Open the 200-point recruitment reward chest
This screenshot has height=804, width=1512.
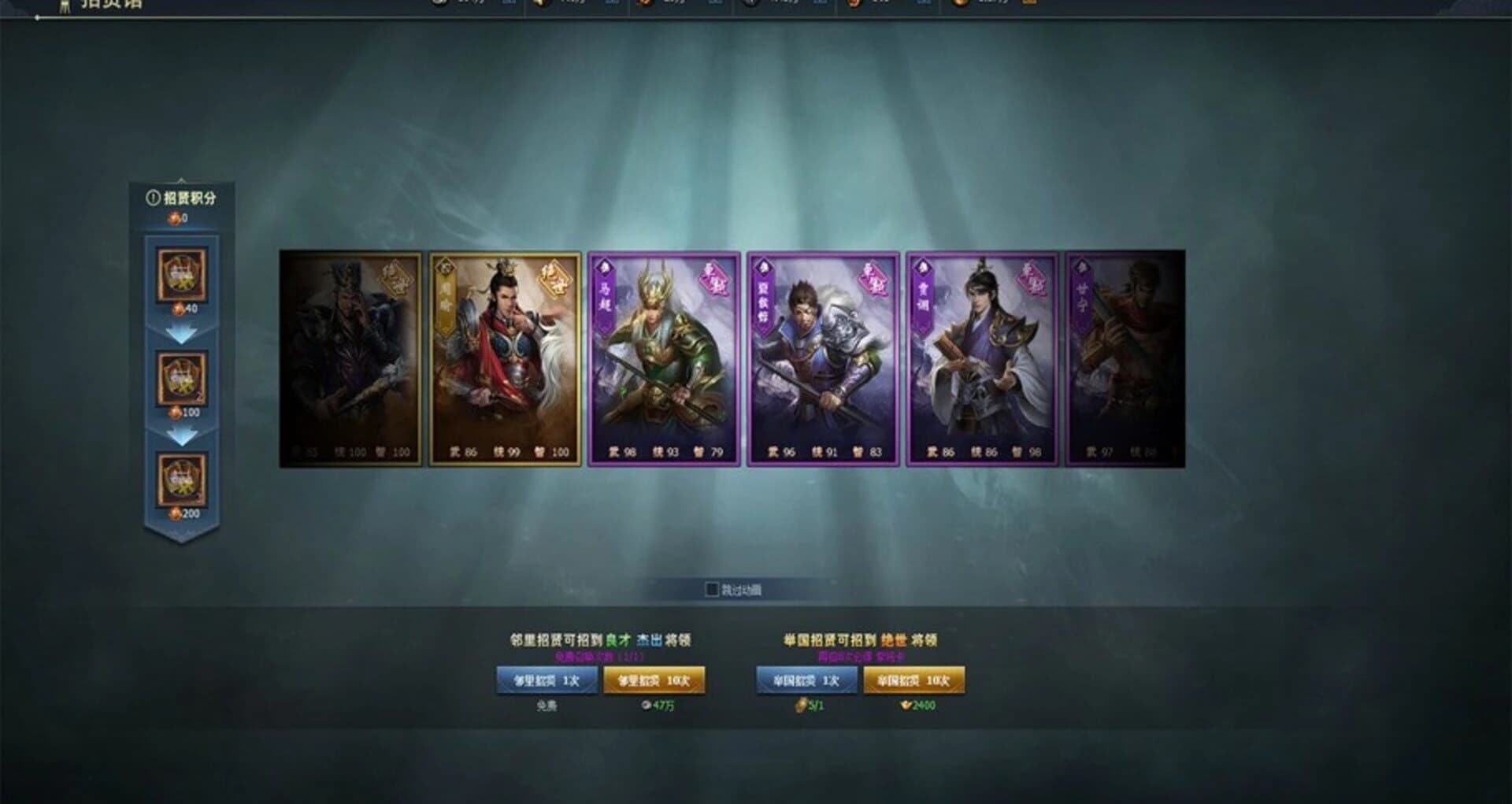tap(183, 480)
